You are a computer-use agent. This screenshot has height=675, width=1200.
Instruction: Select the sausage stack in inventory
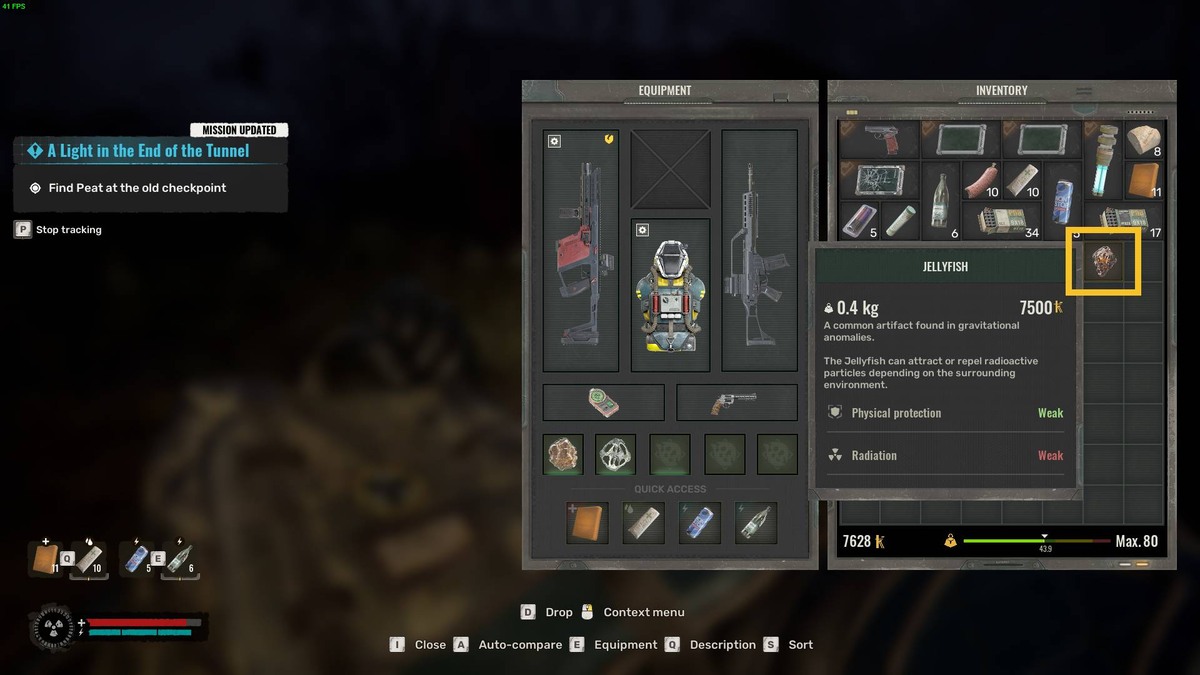click(x=981, y=180)
